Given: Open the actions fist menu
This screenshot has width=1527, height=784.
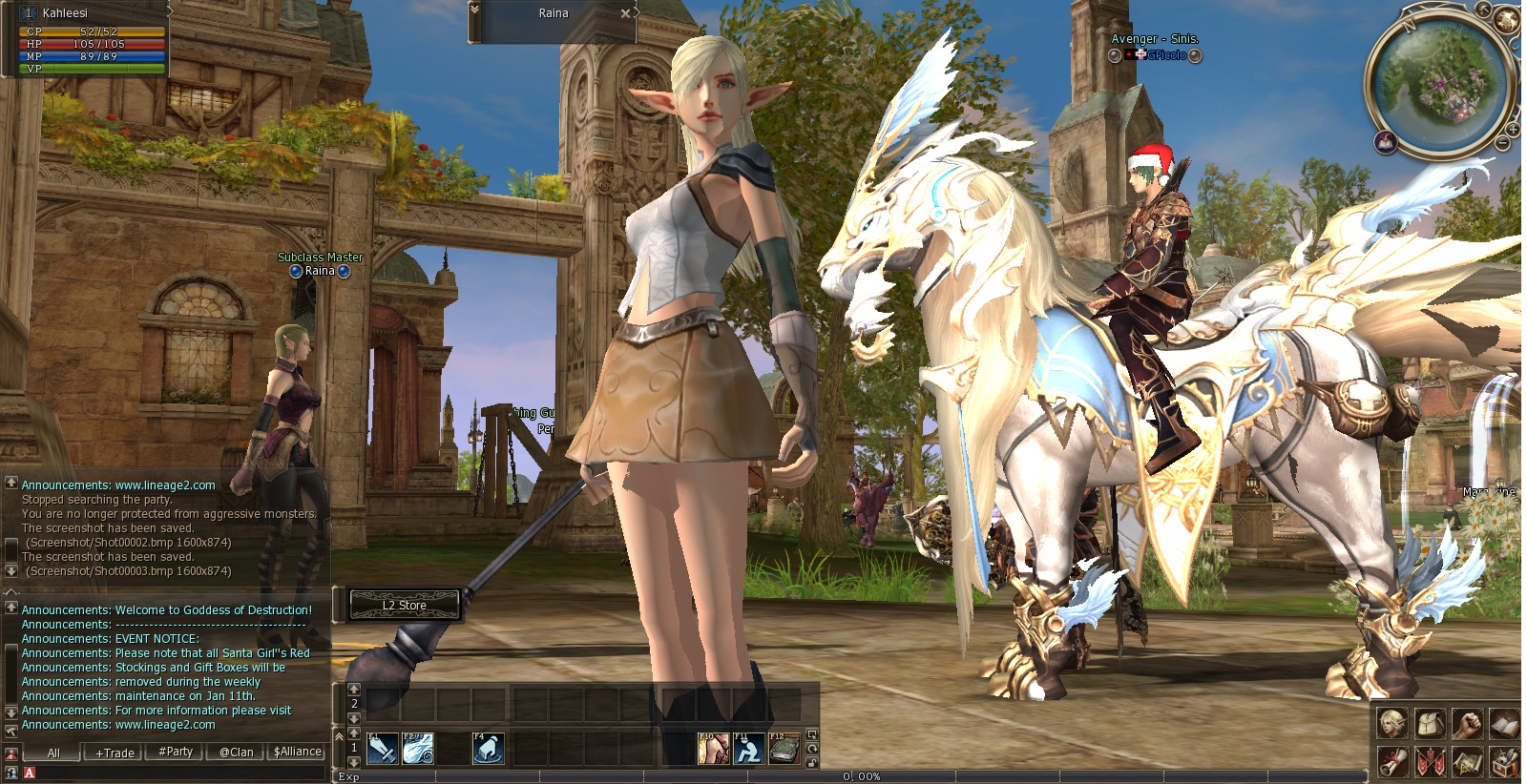Looking at the screenshot, I should [1467, 724].
